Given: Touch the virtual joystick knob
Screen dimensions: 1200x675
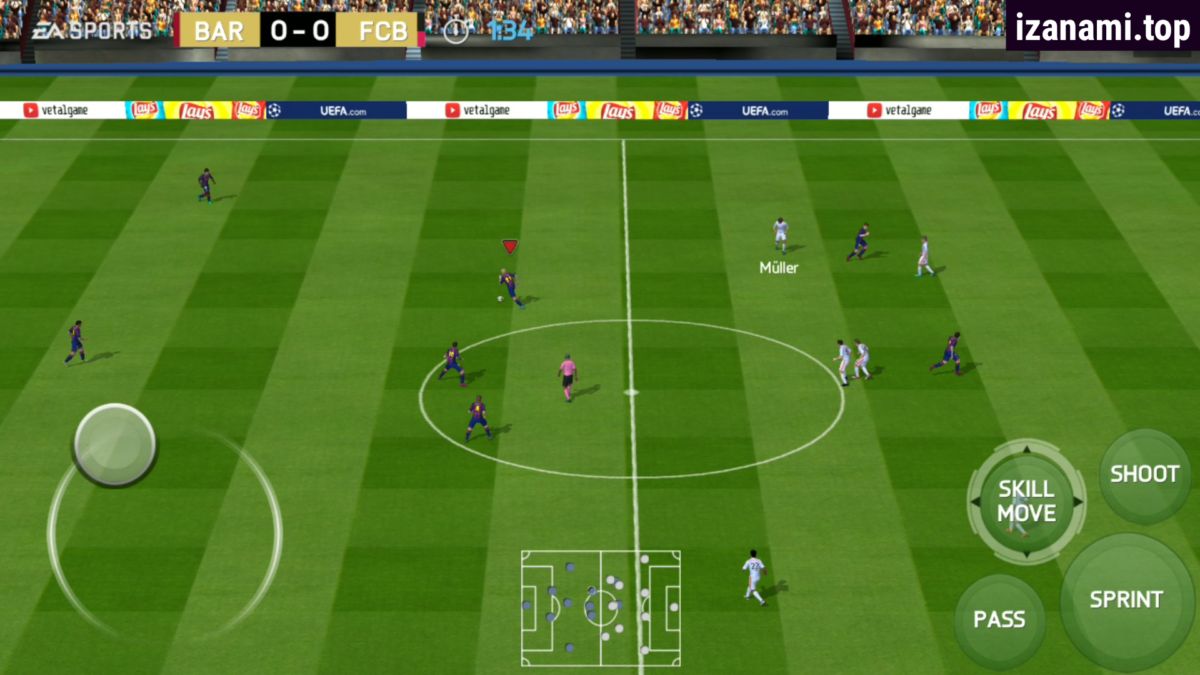Looking at the screenshot, I should (115, 444).
